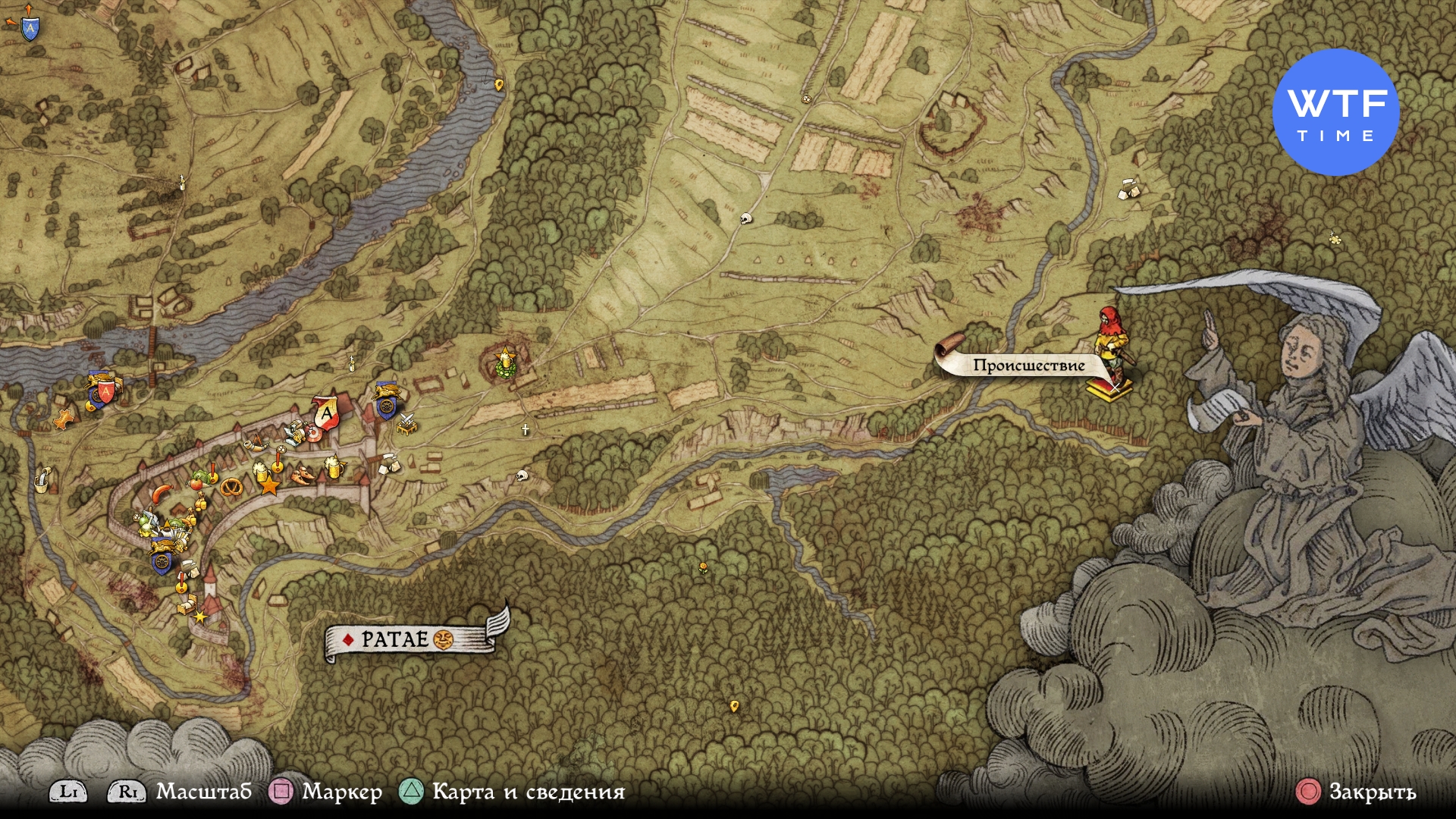Click the bathhouse bucket marker west of town
Image resolution: width=1456 pixels, height=819 pixels.
point(42,479)
